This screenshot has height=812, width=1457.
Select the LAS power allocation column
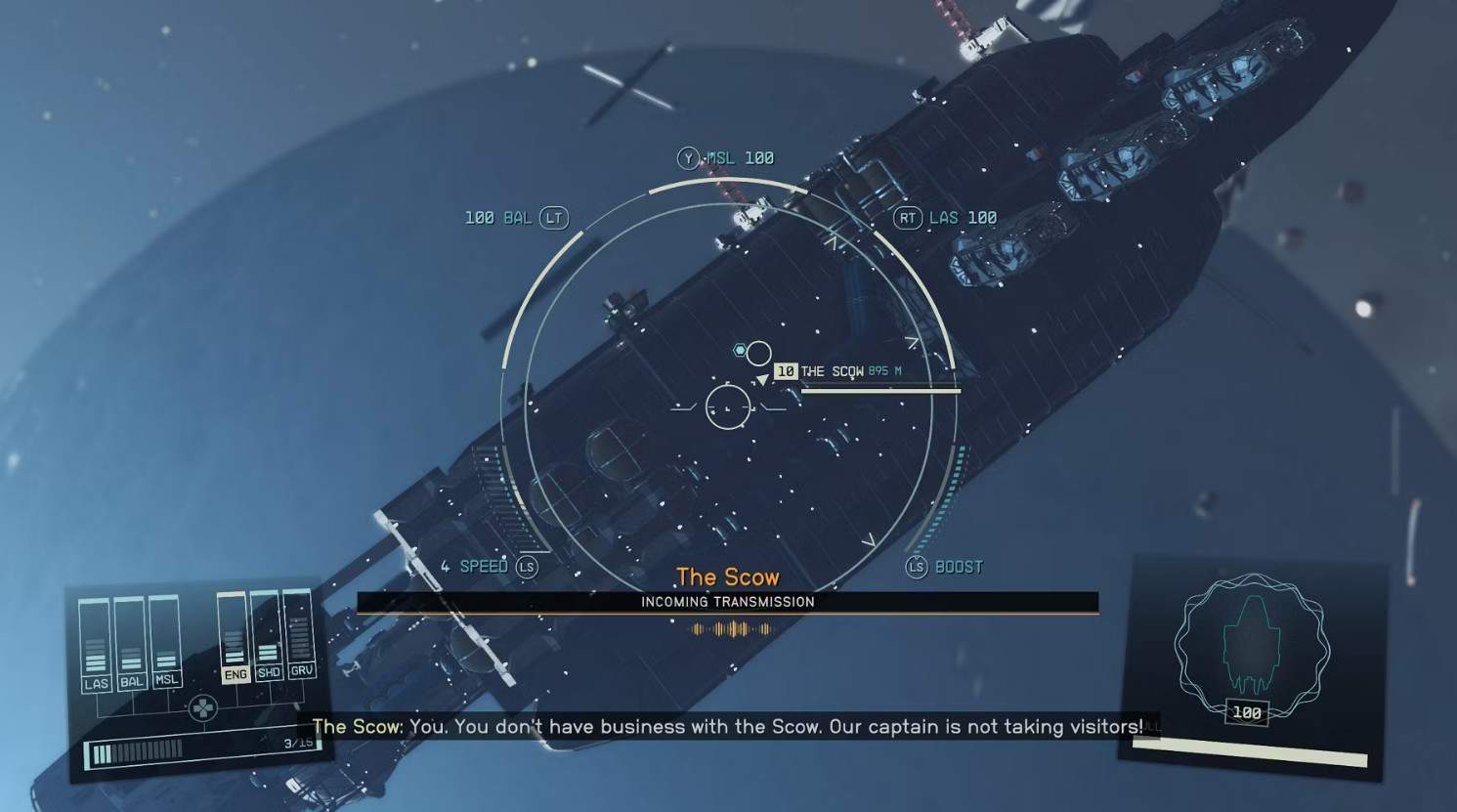pos(95,646)
